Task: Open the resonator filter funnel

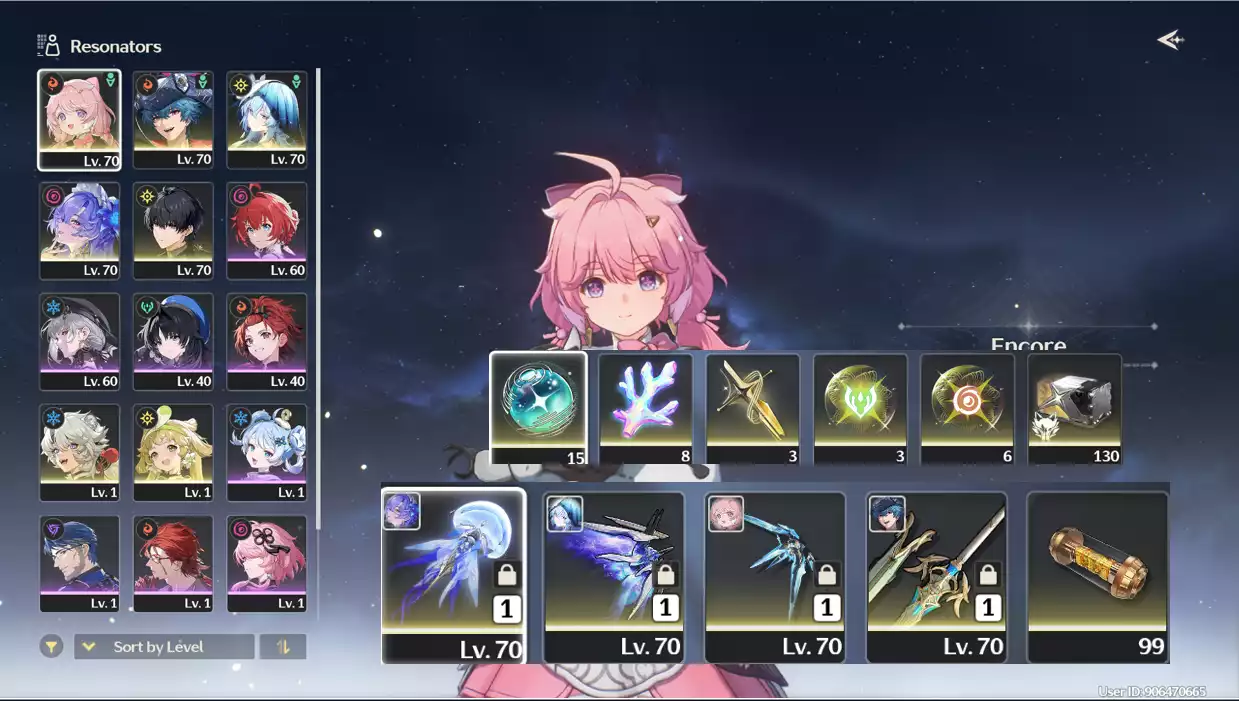Action: pos(51,647)
